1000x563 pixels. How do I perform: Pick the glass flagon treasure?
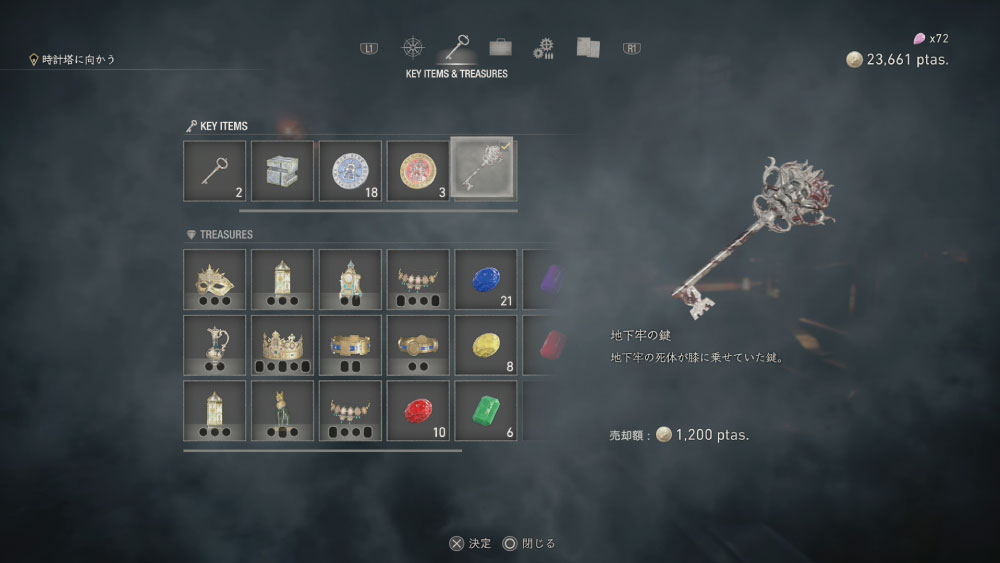click(x=214, y=345)
